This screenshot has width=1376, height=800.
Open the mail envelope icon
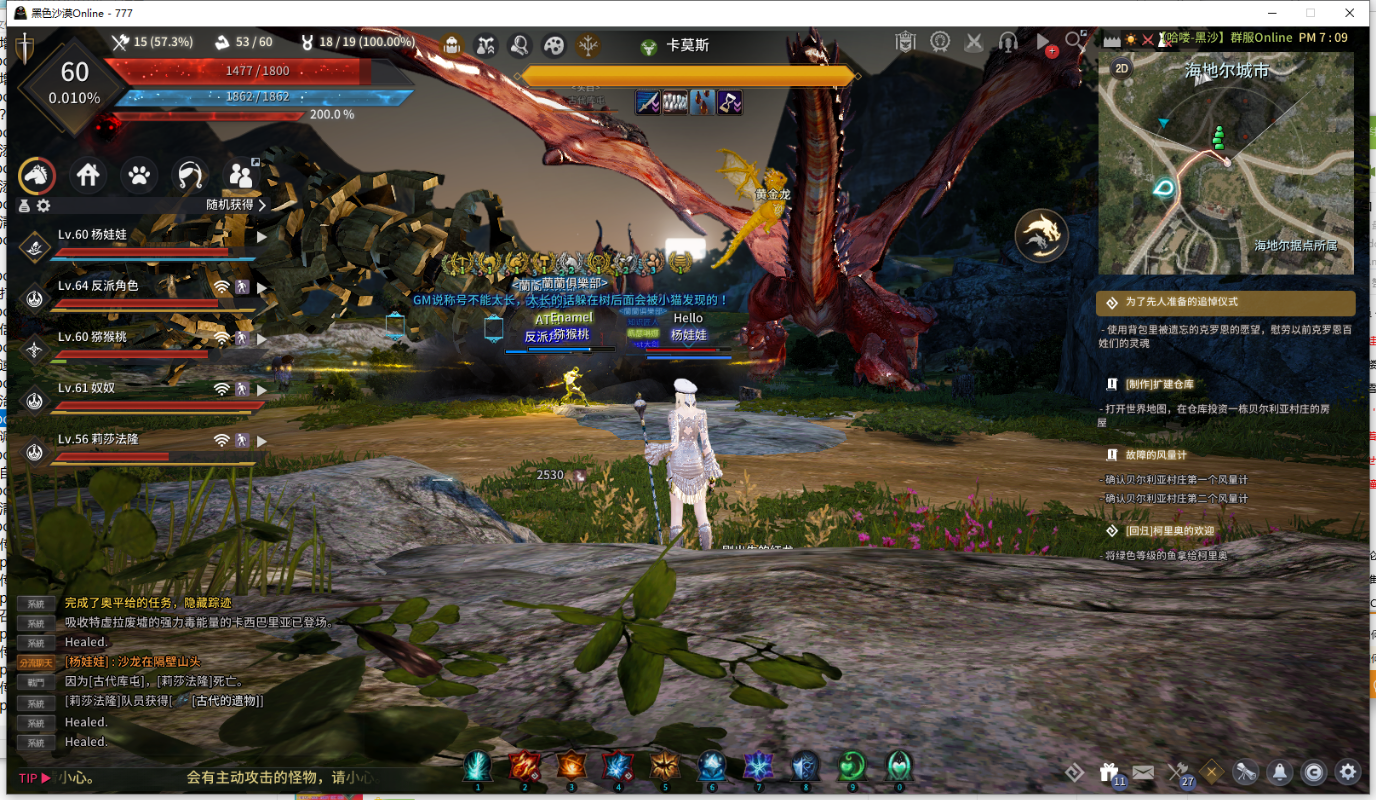[1142, 772]
